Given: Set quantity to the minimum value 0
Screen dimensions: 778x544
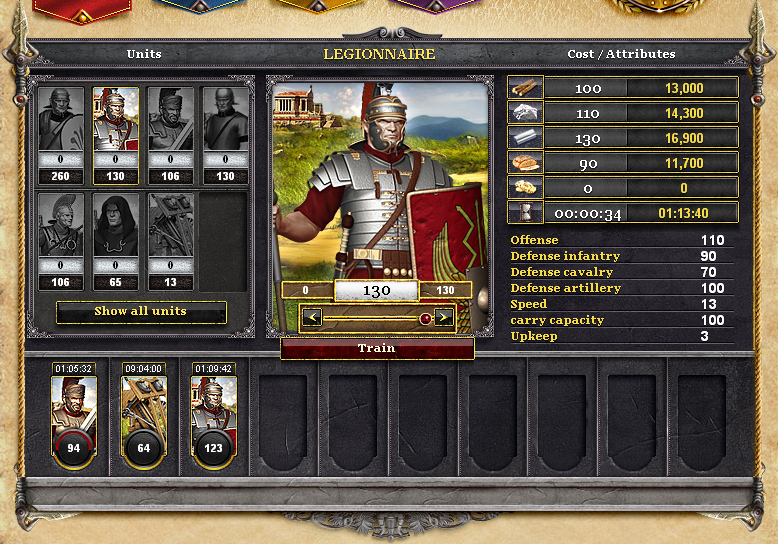Looking at the screenshot, I should point(307,290).
